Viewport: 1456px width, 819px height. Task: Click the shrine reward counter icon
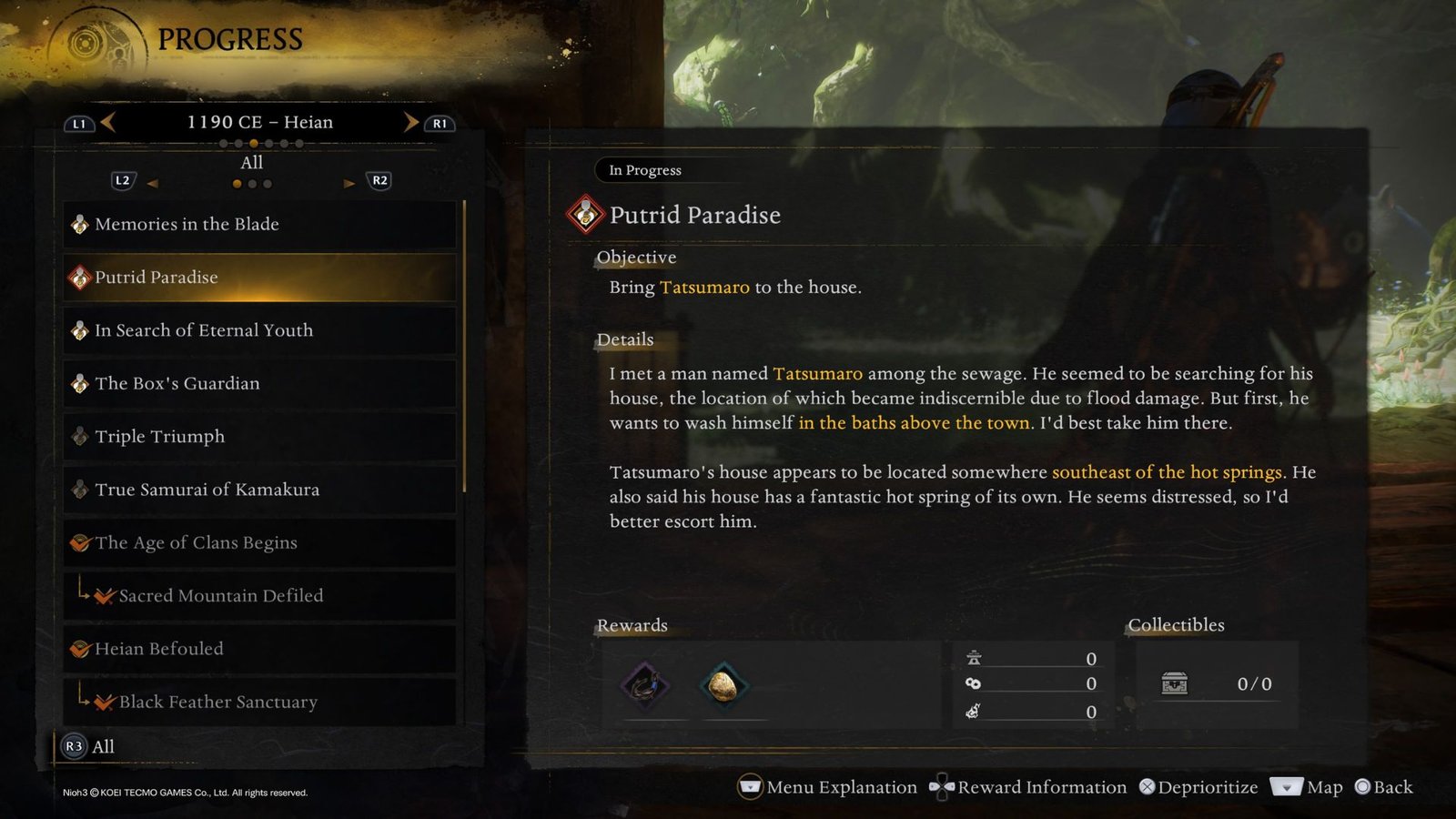[975, 657]
